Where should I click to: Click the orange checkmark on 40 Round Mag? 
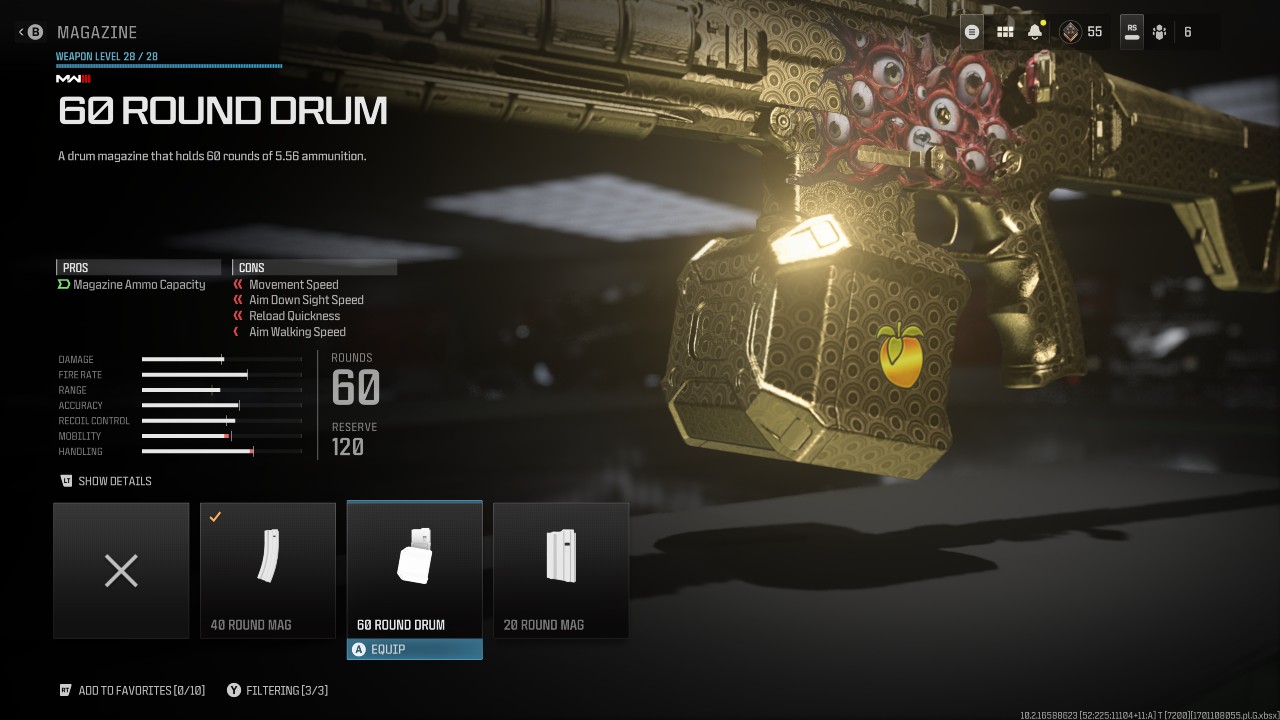(x=213, y=516)
